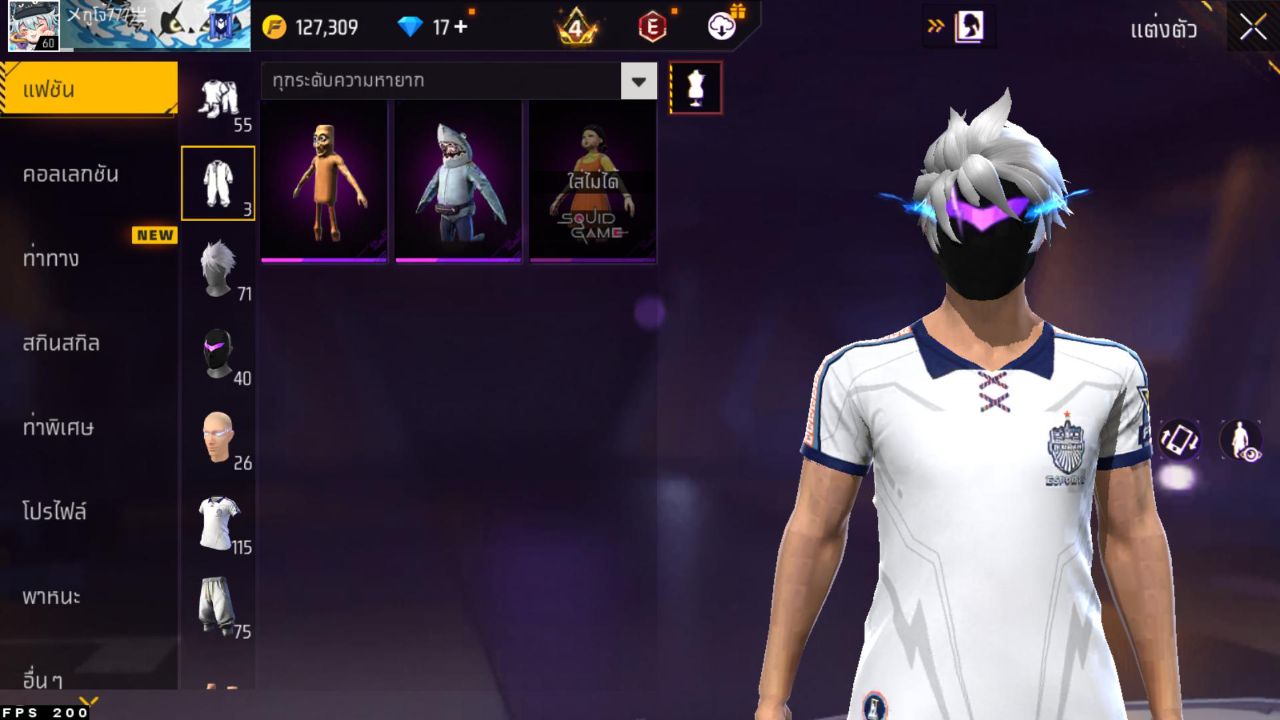This screenshot has height=720, width=1280.
Task: Select the mask category icon
Action: (219, 350)
